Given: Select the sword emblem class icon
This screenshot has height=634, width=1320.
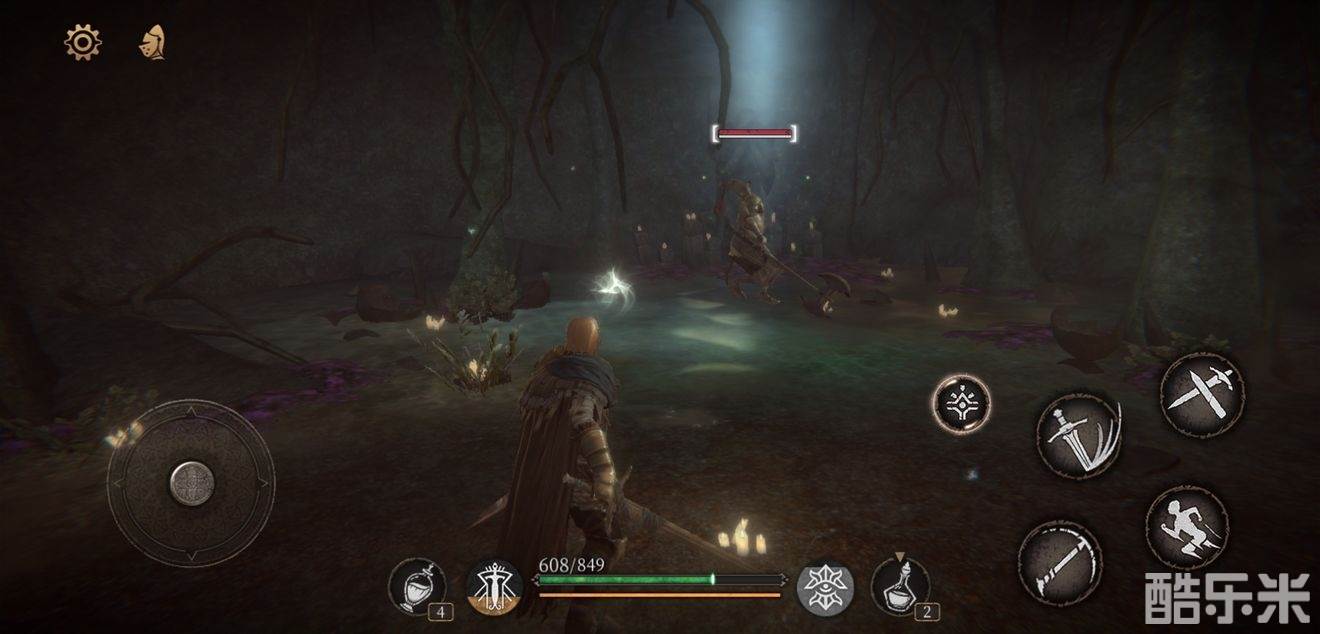Looking at the screenshot, I should 494,587.
